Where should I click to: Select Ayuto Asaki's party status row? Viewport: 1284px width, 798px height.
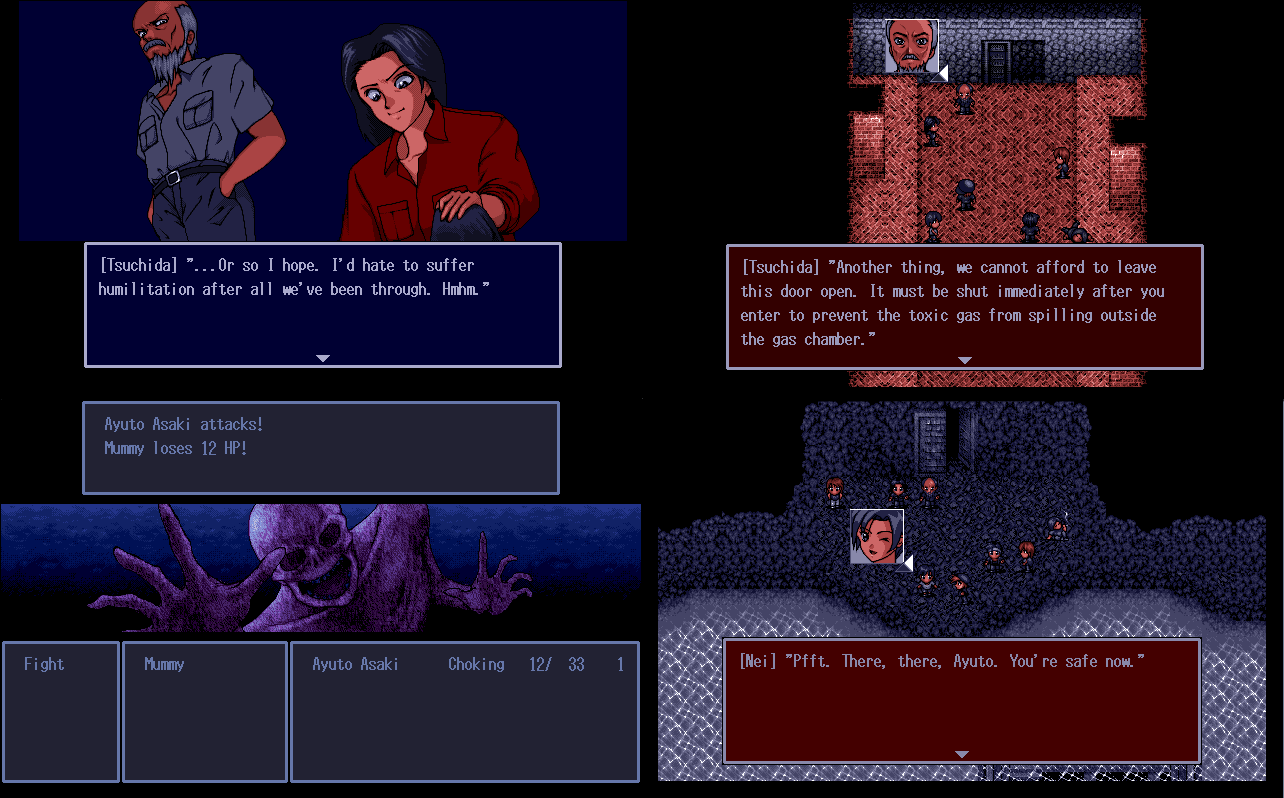pos(465,664)
